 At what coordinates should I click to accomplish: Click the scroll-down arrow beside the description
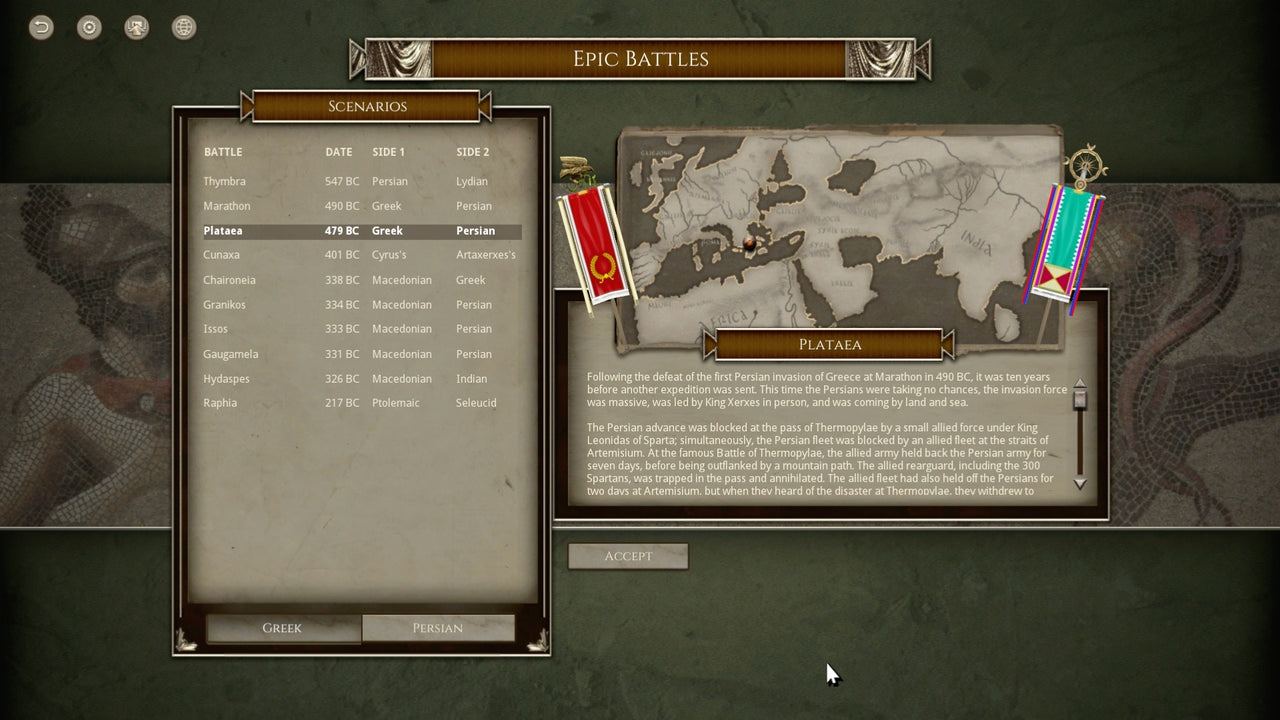[x=1079, y=483]
